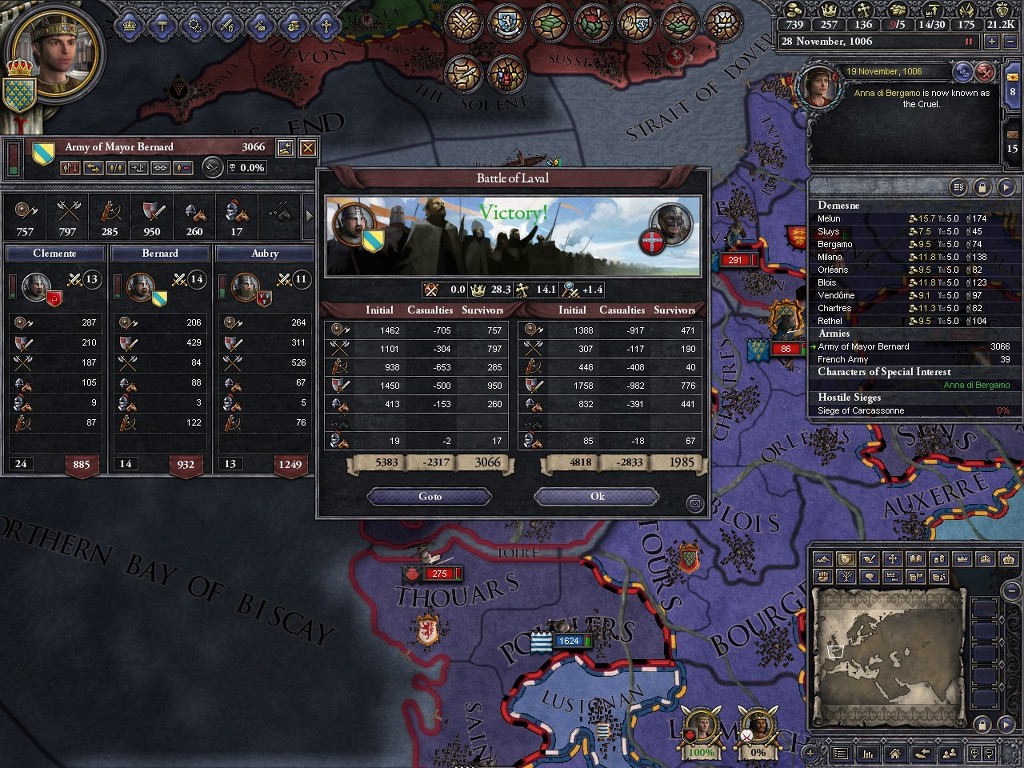This screenshot has height=768, width=1024.
Task: Increase game speed with the plus button
Action: tap(991, 42)
